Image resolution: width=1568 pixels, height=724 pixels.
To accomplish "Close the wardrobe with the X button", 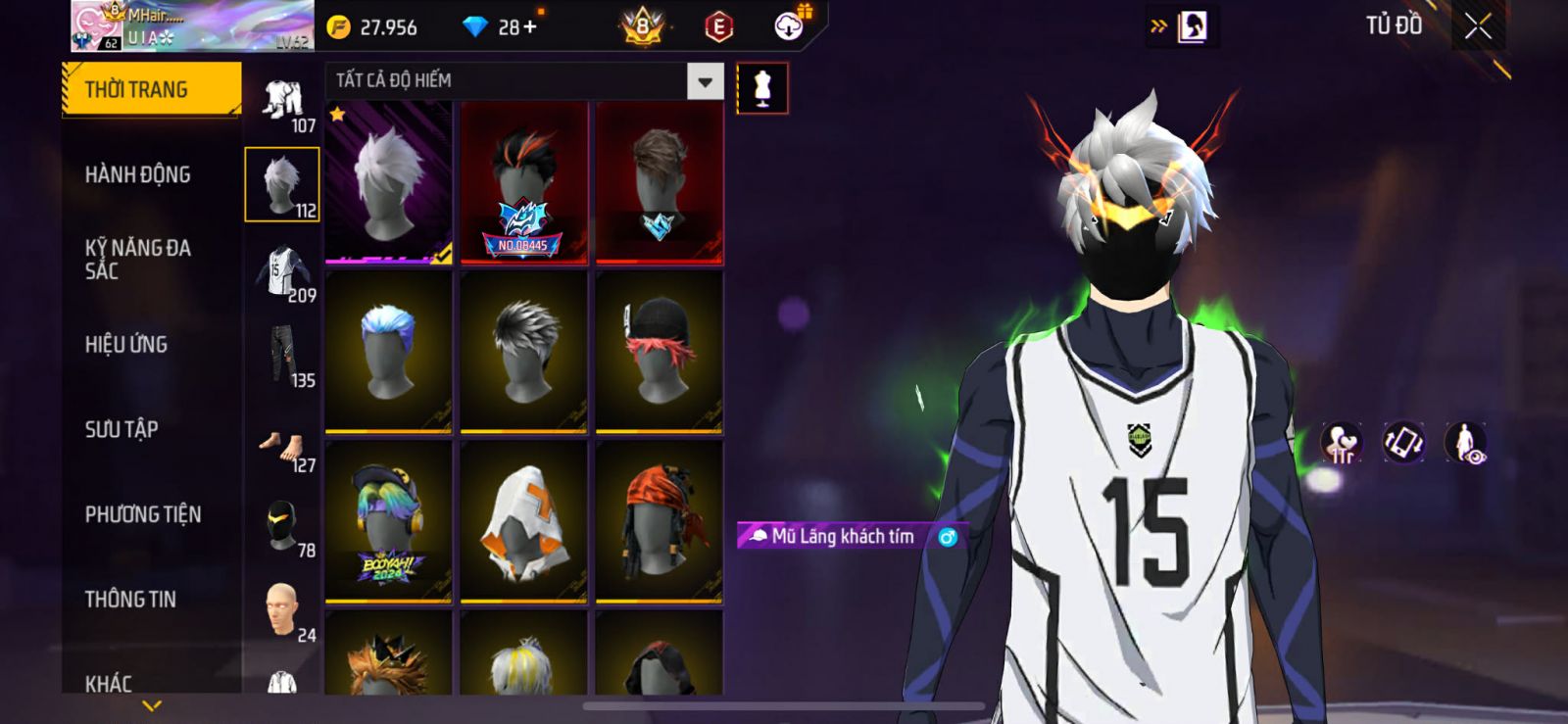I will point(1478,27).
